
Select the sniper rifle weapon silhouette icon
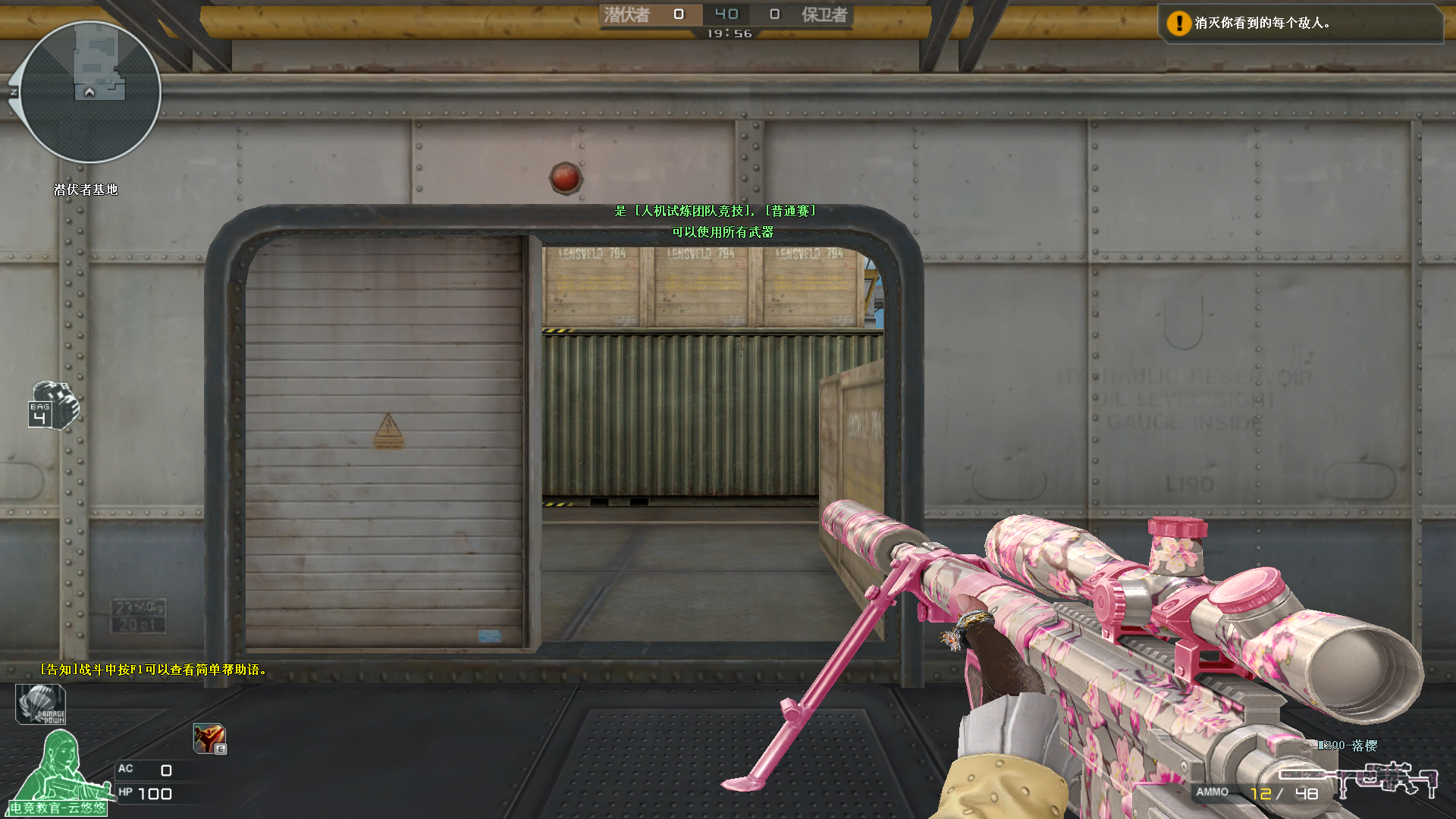click(1357, 778)
